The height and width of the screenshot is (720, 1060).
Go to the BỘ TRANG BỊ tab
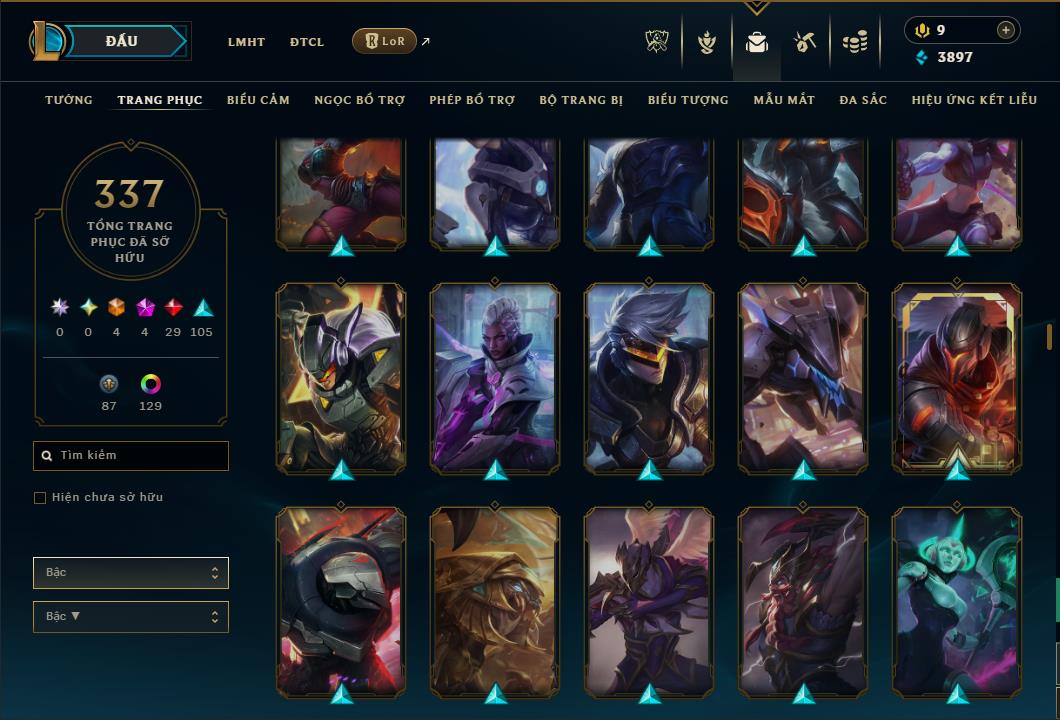click(x=581, y=100)
